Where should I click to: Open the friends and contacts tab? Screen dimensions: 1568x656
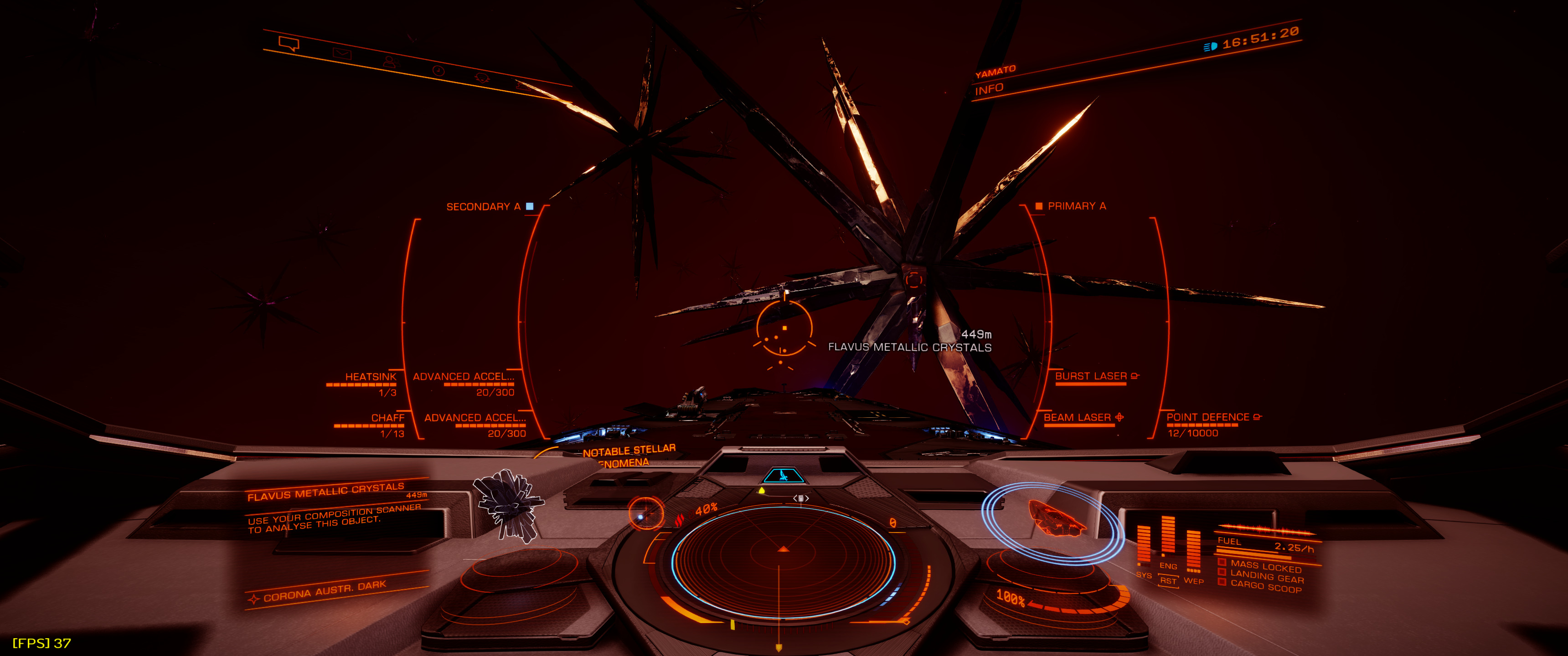click(x=390, y=62)
